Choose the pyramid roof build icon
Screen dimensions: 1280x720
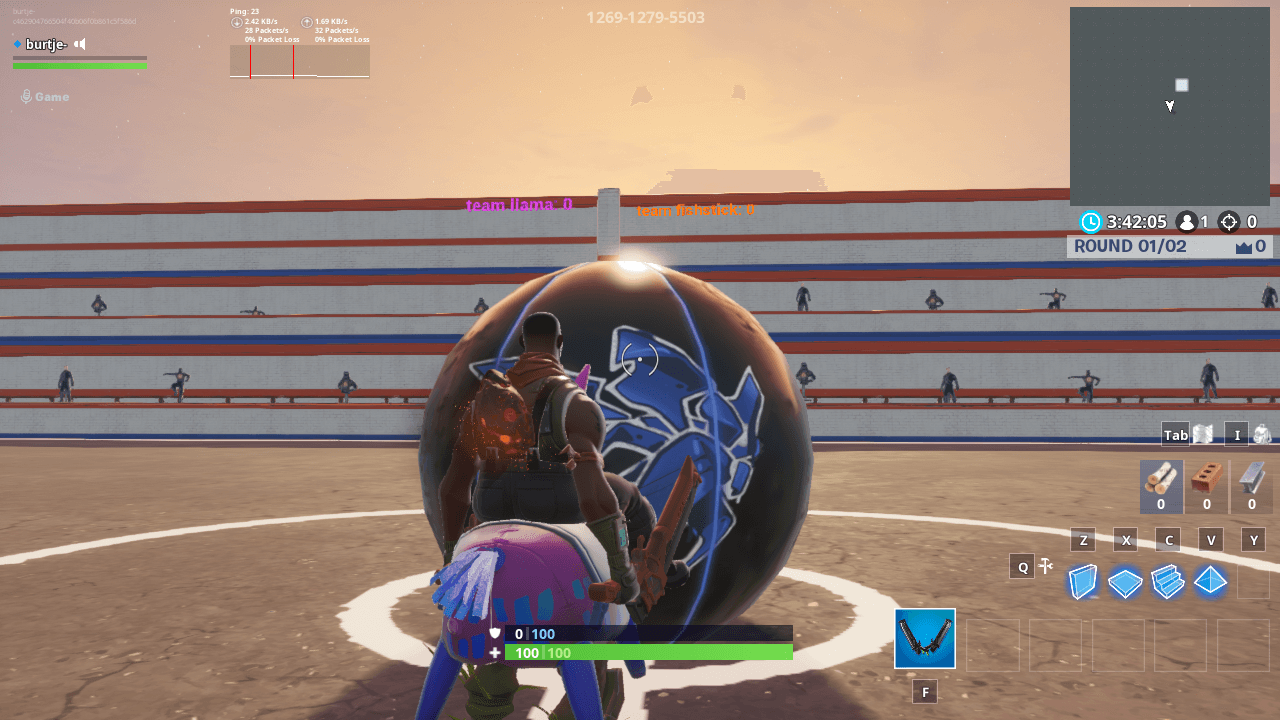click(1209, 581)
